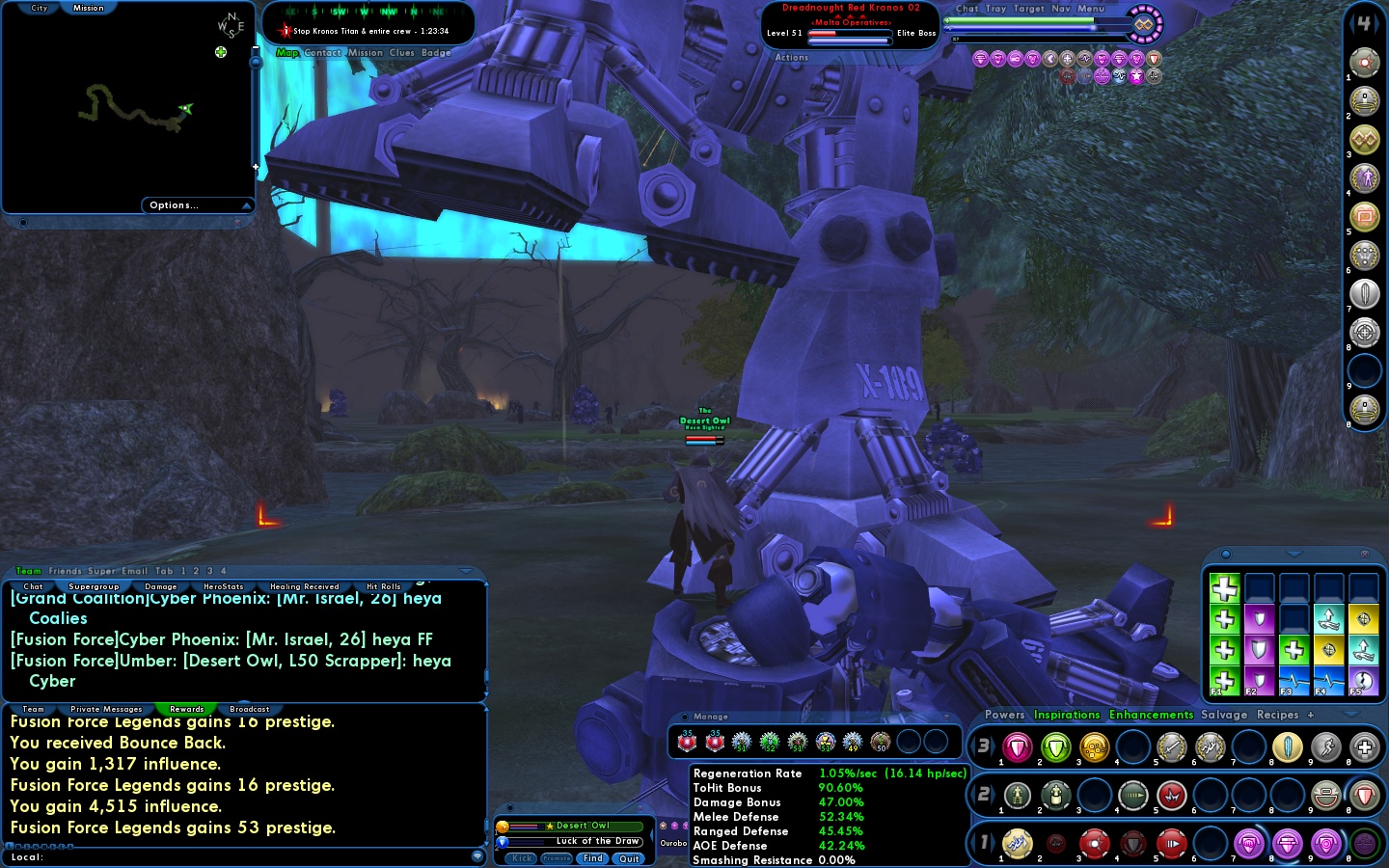Click Find in the team member window
Viewport: 1389px width, 868px height.
coord(592,858)
